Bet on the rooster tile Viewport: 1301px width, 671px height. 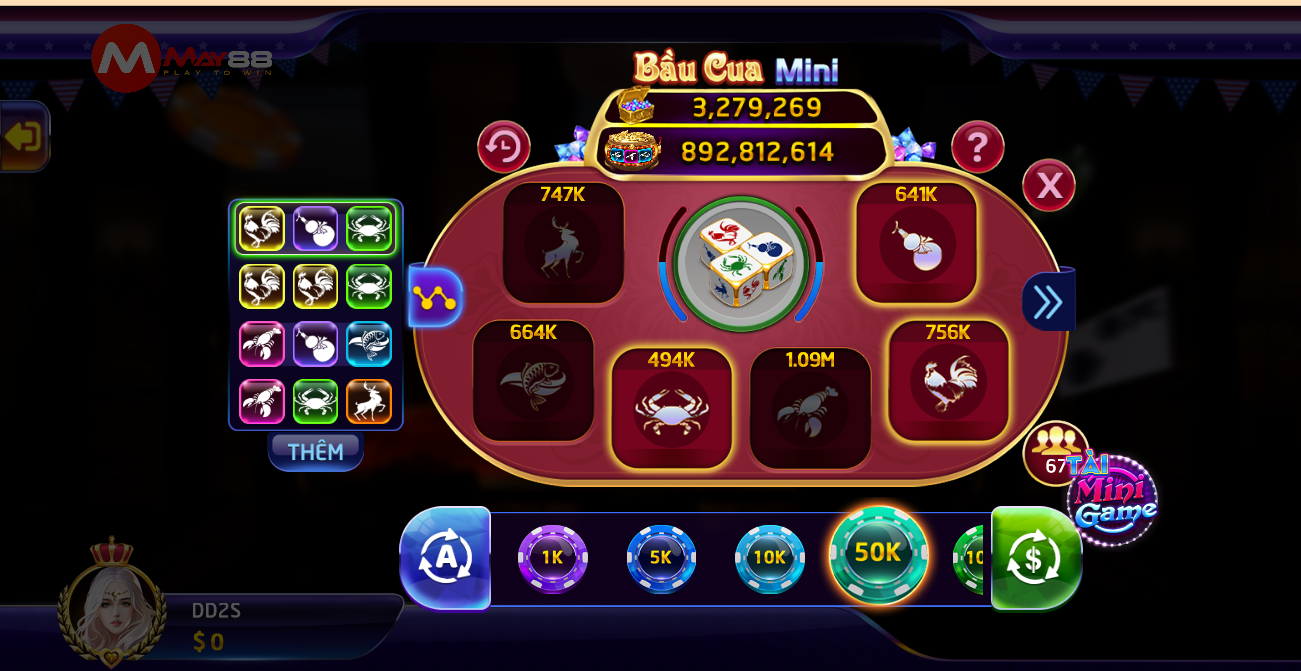coord(948,383)
